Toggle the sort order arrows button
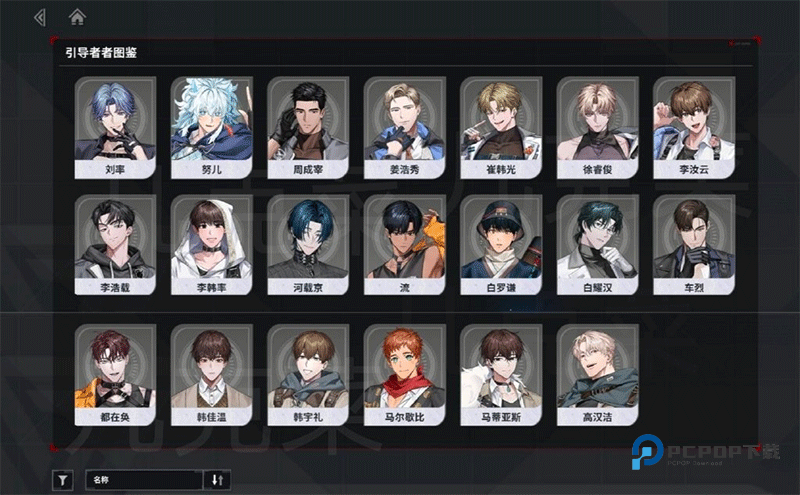 [218, 480]
